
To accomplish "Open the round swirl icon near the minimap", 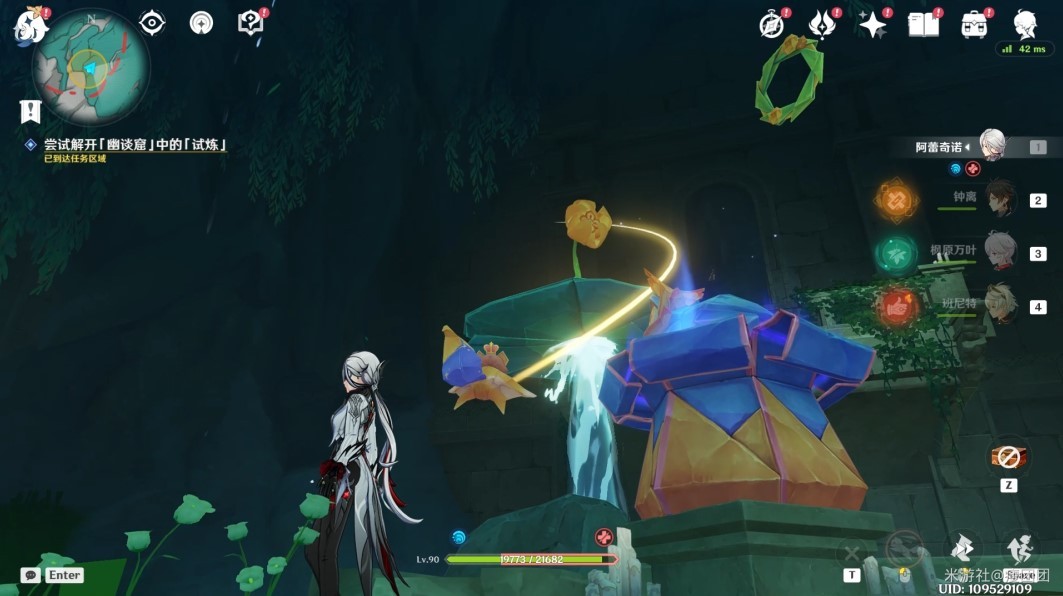I will [x=202, y=23].
